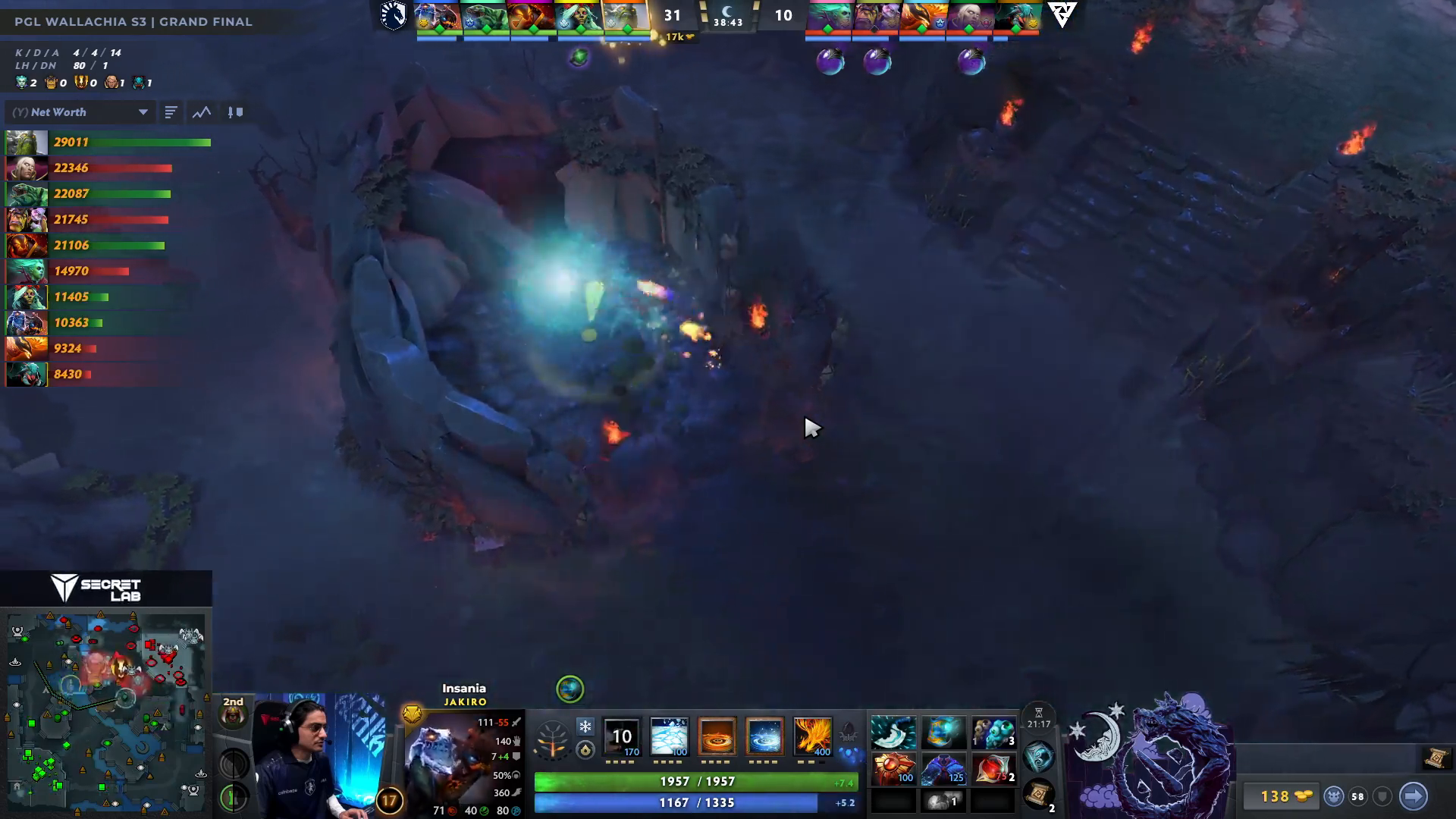This screenshot has width=1456, height=819.
Task: Select Jakiro's Macropyre ability
Action: tap(813, 738)
